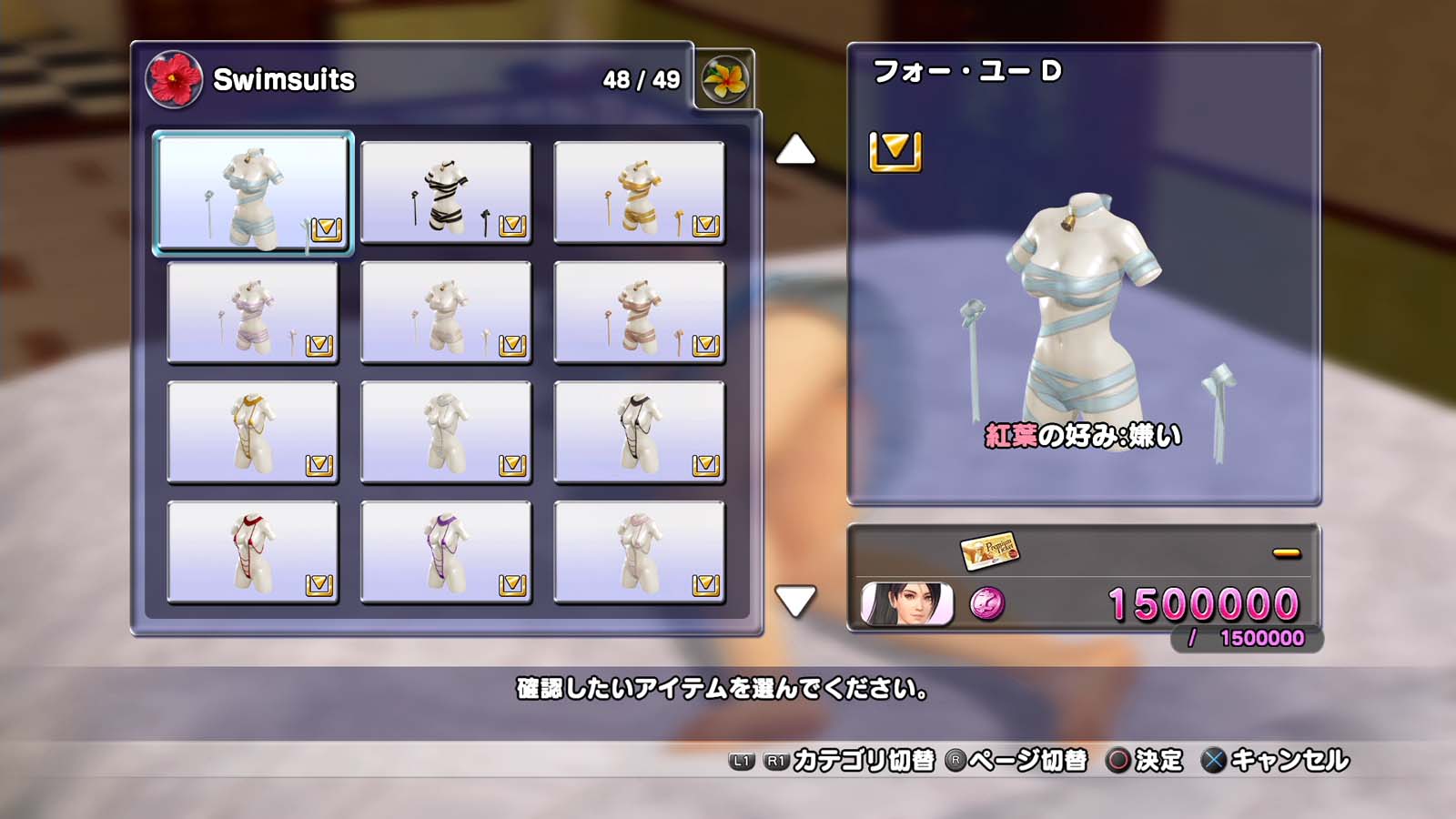Click the red hibiscus Swimsuits tab
Screen dimensions: 1456x819
174,79
